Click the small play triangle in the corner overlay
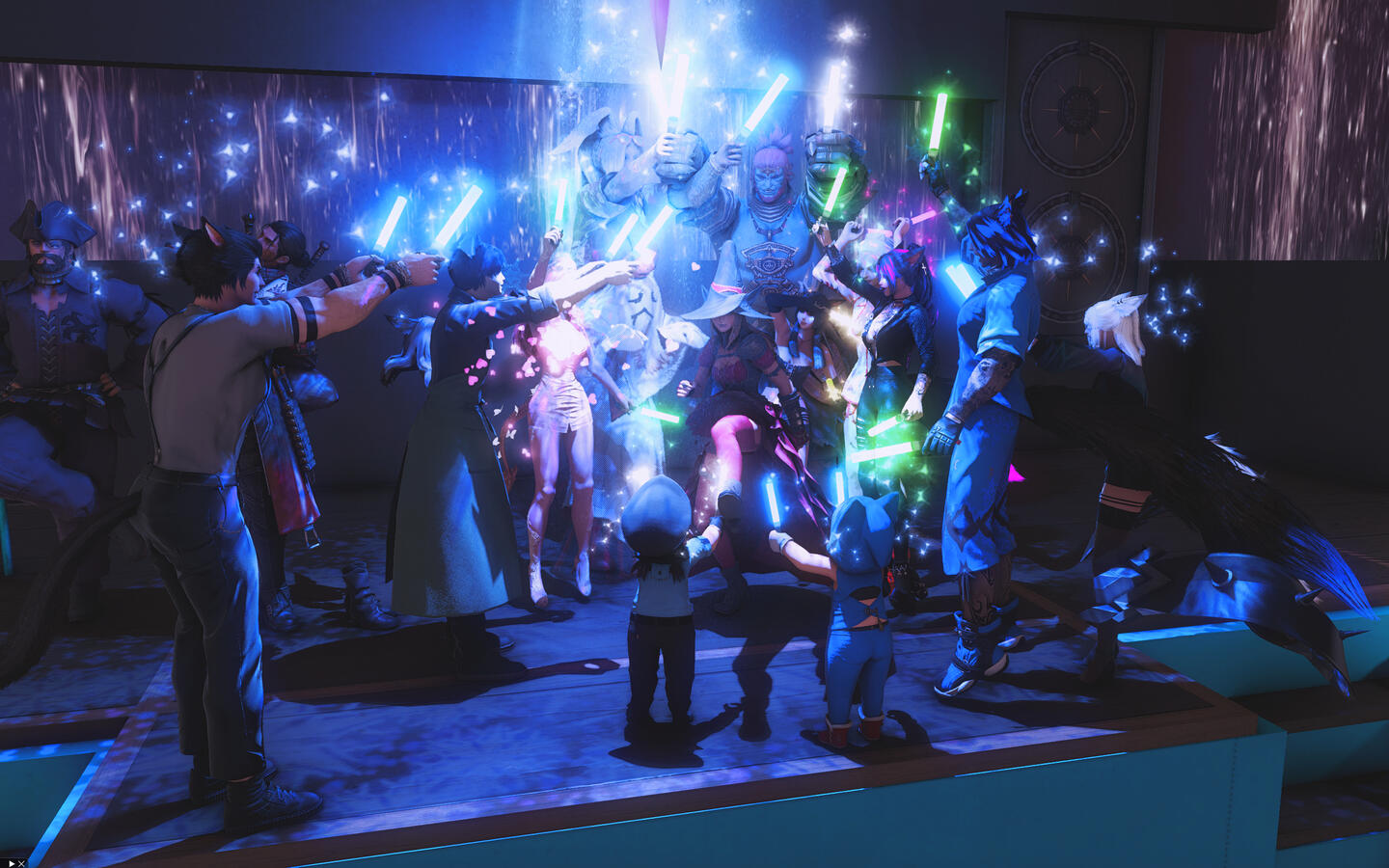The height and width of the screenshot is (868, 1389). [10, 862]
